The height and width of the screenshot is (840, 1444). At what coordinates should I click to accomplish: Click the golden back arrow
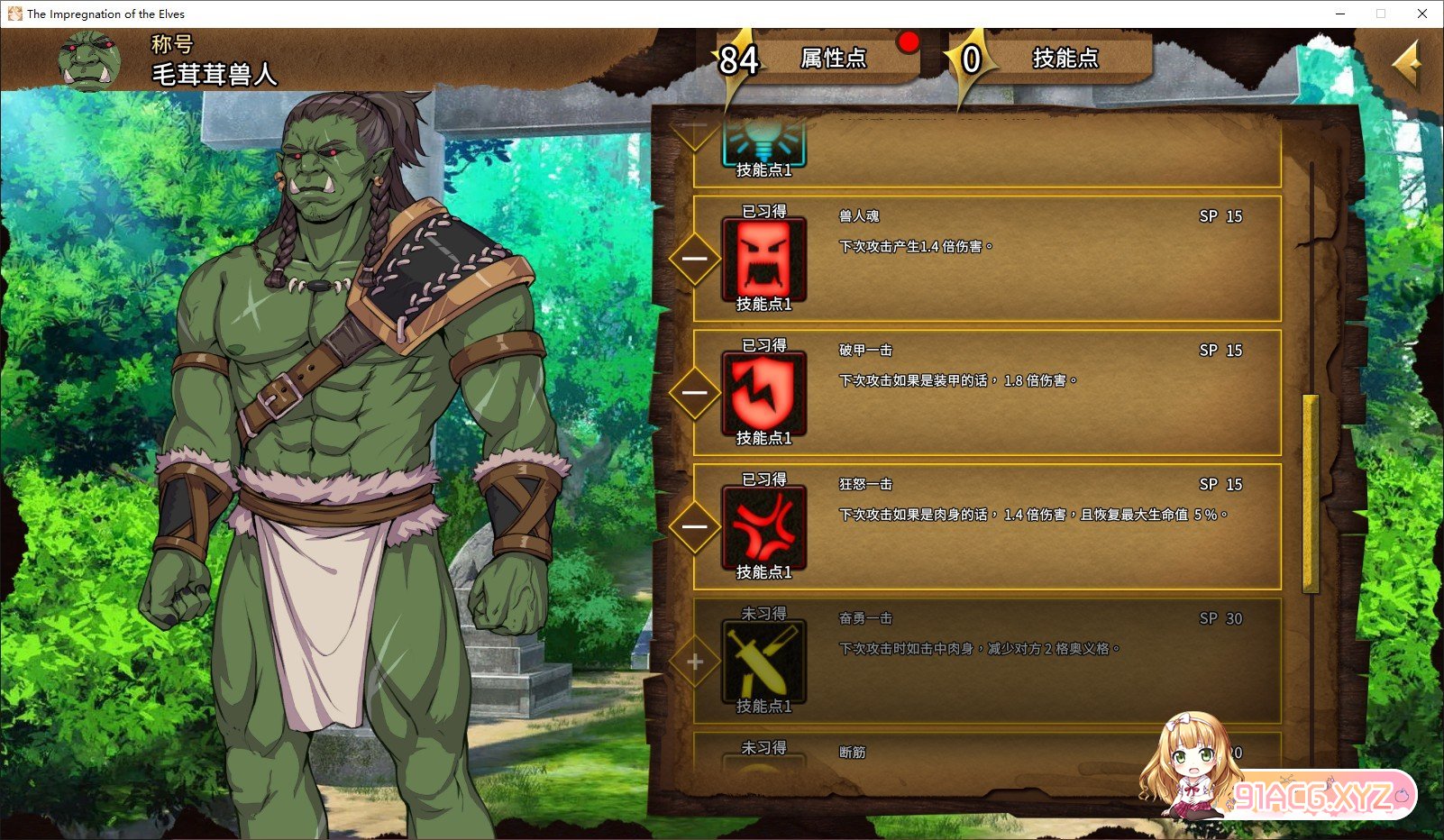click(1406, 63)
